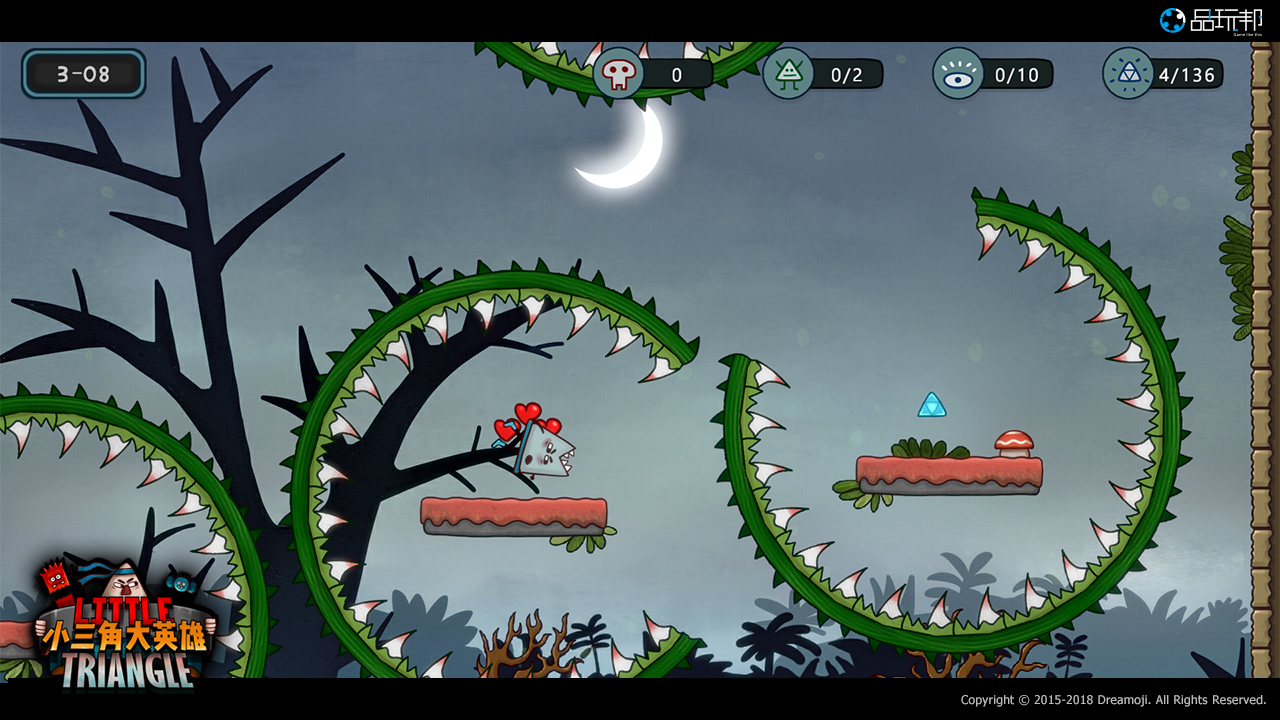The width and height of the screenshot is (1280, 720).
Task: Click the 3-08 level indicator panel
Action: pyautogui.click(x=84, y=74)
